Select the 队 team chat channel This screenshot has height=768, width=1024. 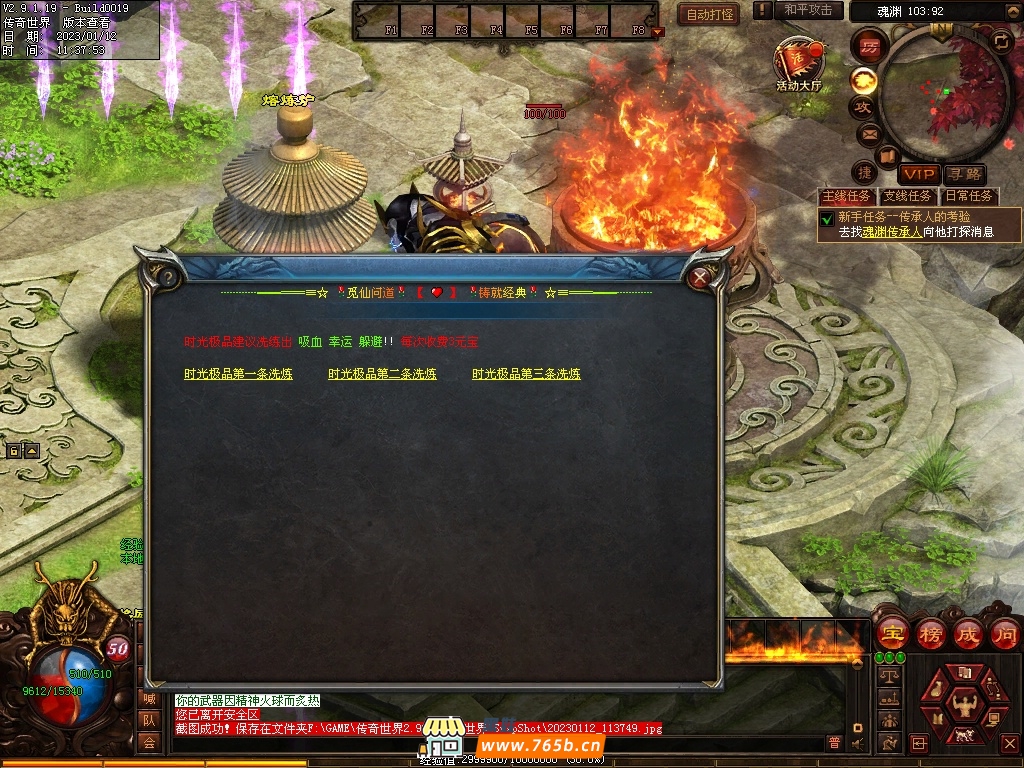[x=149, y=720]
